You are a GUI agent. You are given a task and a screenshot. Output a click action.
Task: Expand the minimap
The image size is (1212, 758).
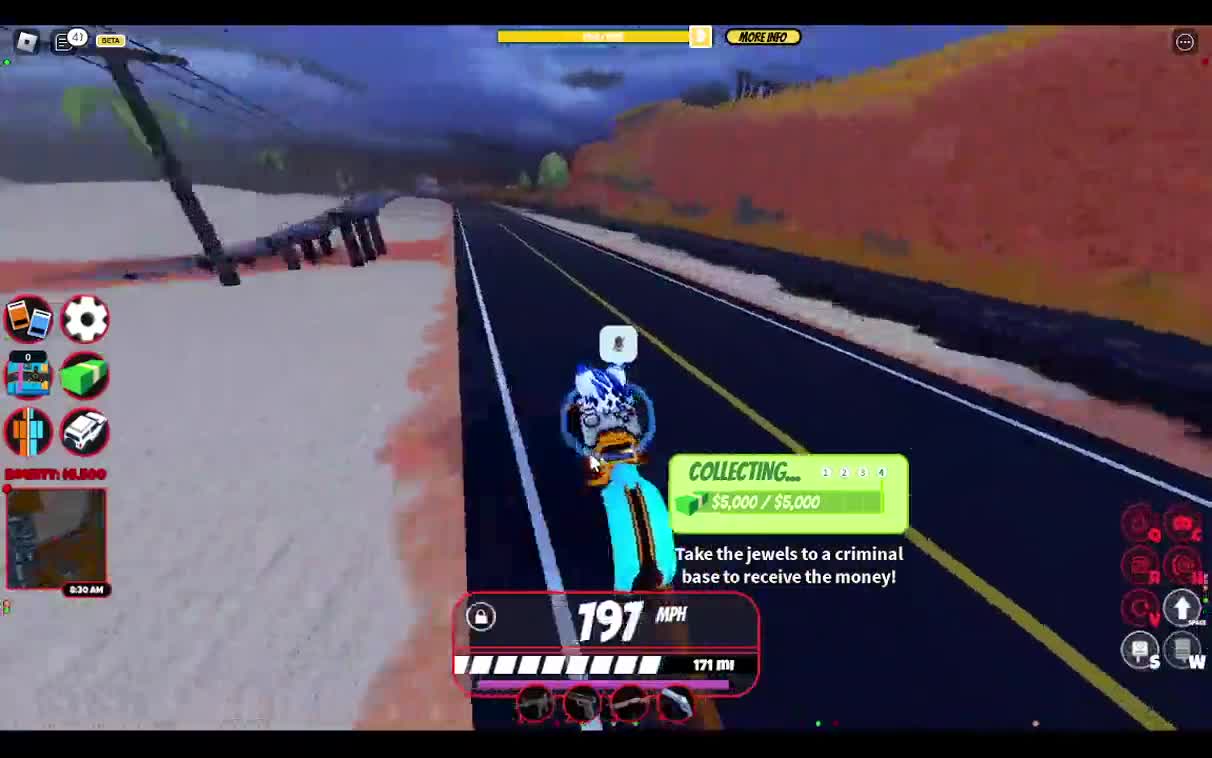click(x=57, y=536)
